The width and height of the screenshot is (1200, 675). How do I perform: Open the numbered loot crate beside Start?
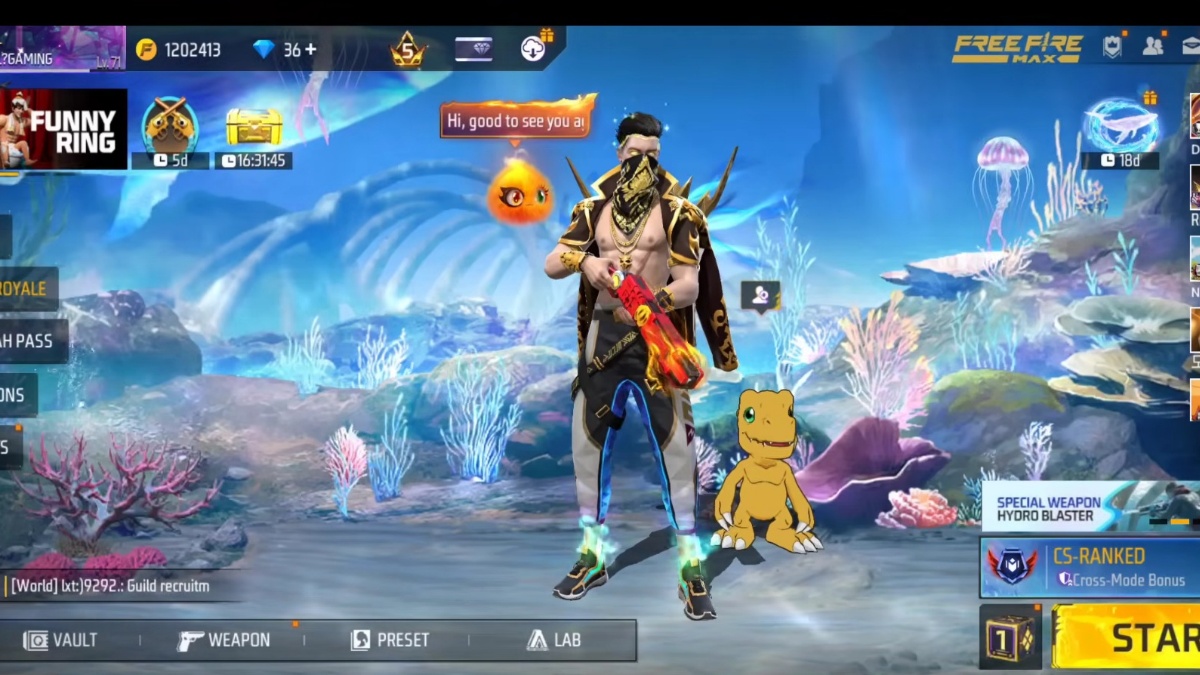pyautogui.click(x=1010, y=637)
